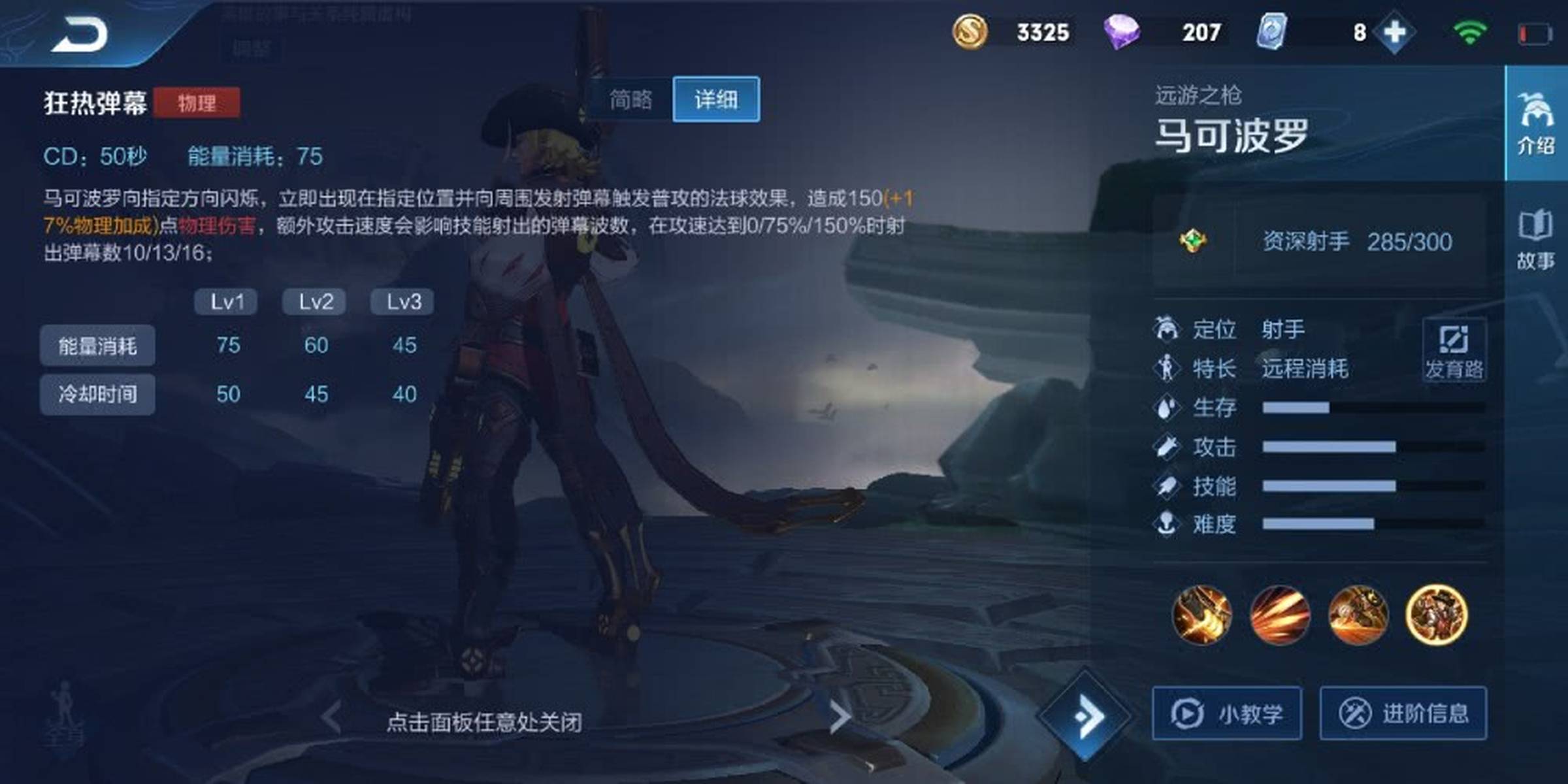
Task: Tap the plus icon to add tokens
Action: pyautogui.click(x=1396, y=30)
